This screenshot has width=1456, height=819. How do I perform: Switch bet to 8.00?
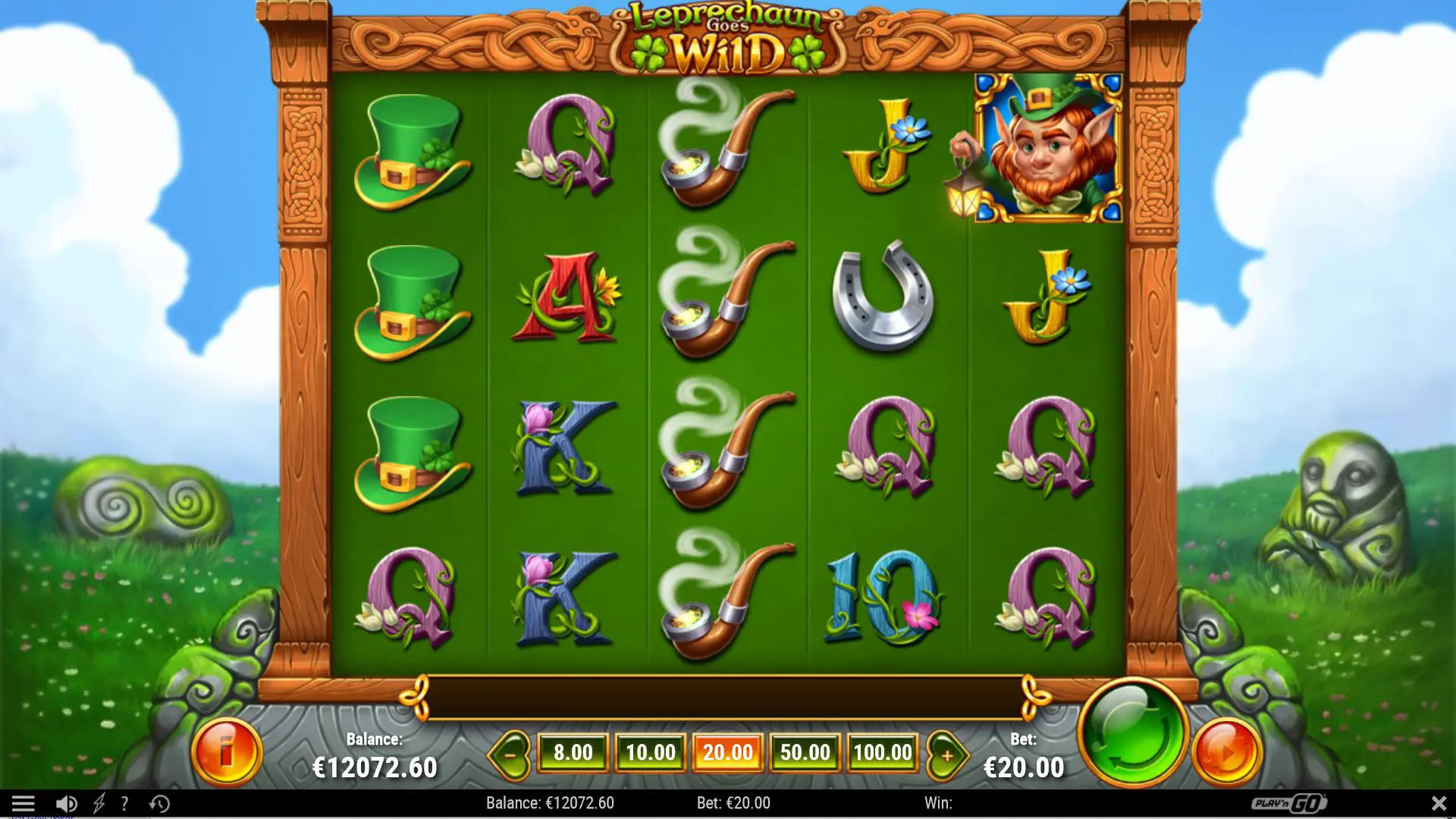pyautogui.click(x=574, y=753)
